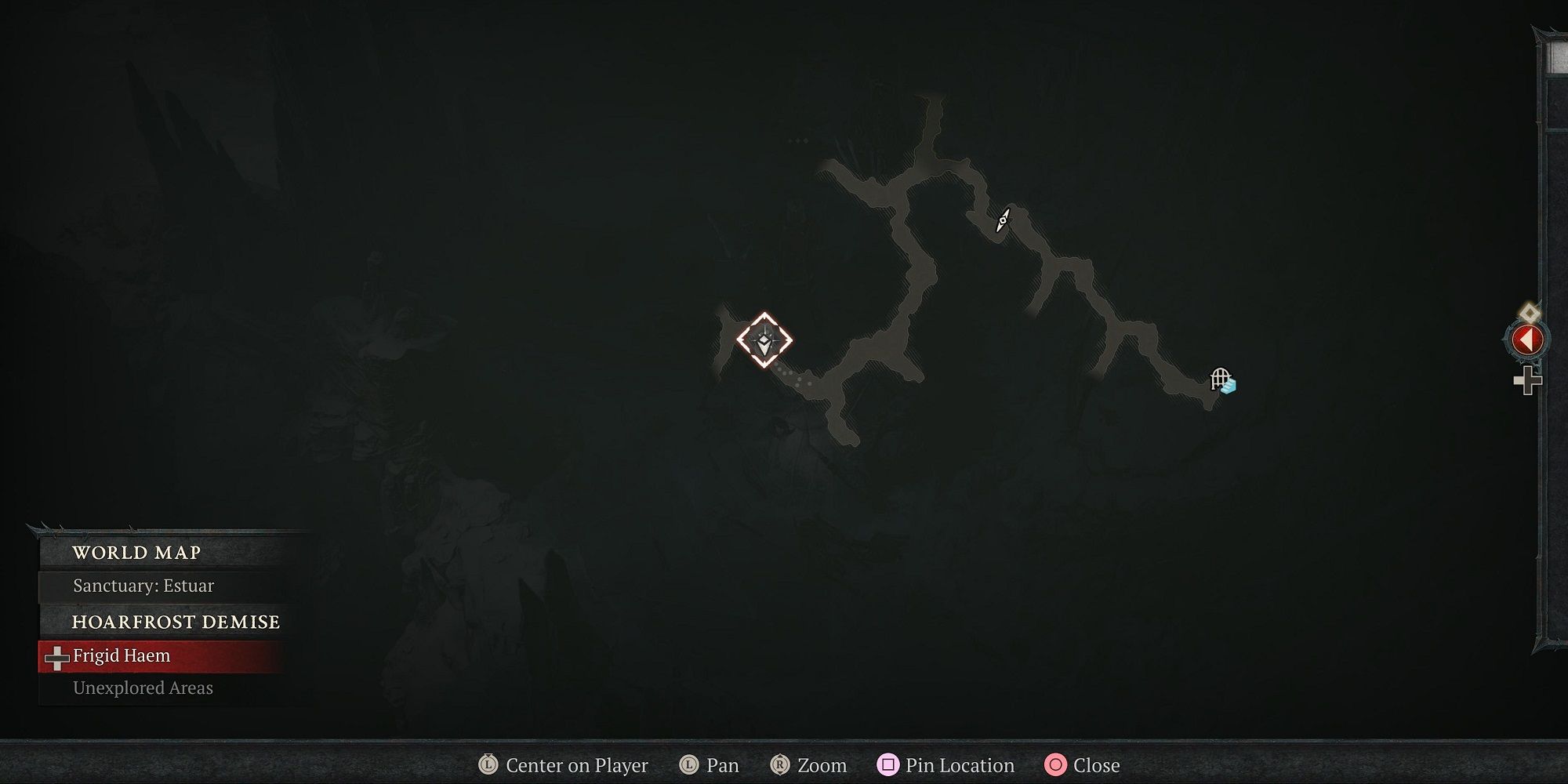The width and height of the screenshot is (1568, 784).
Task: Switch to the Hoarfrost Demise map section
Action: 174,622
